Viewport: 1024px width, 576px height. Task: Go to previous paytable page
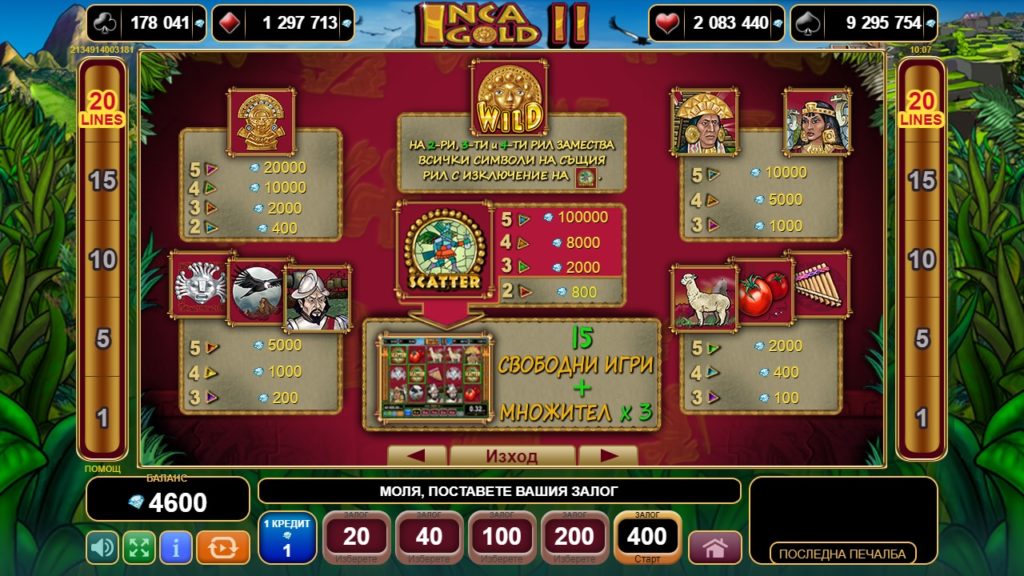click(416, 456)
